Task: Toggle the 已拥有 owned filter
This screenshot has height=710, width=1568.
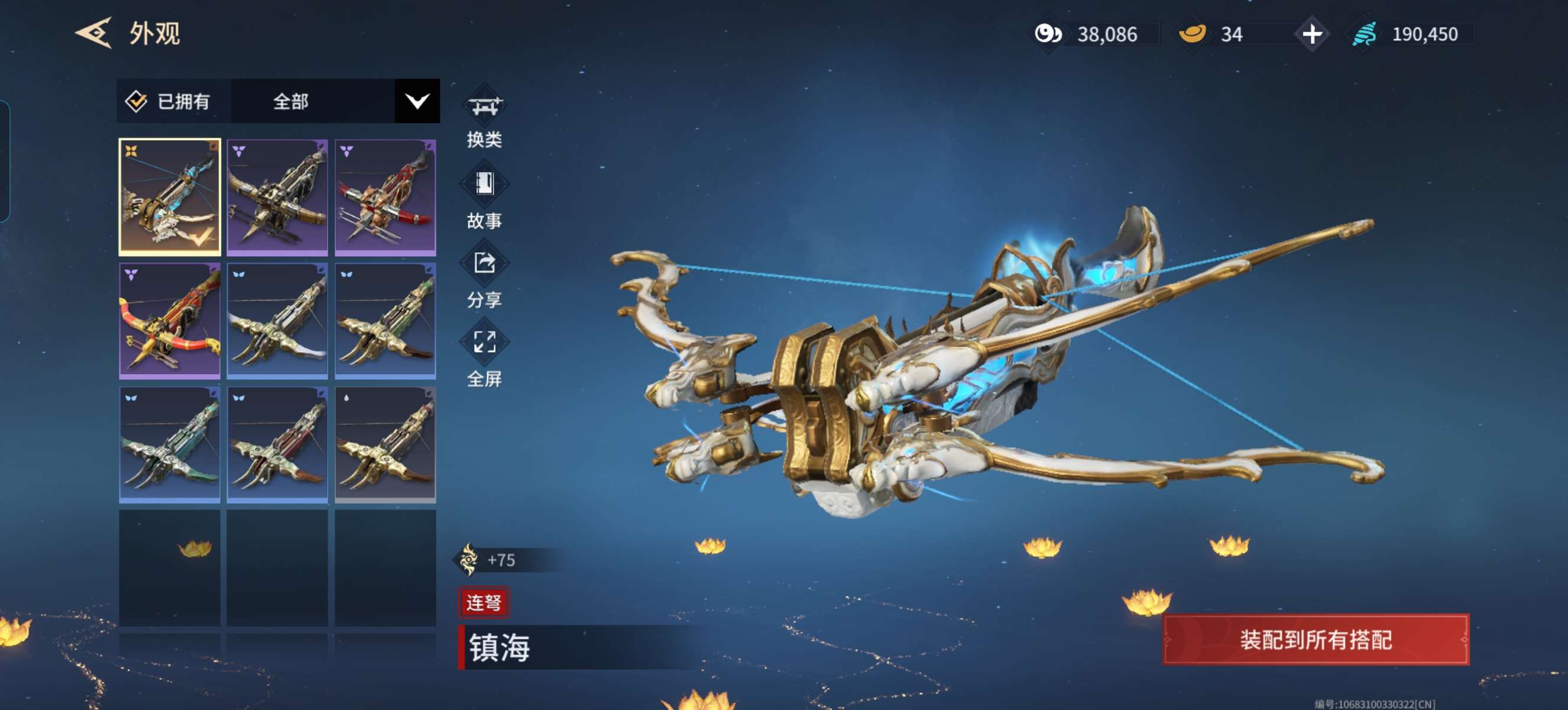Action: tap(169, 101)
